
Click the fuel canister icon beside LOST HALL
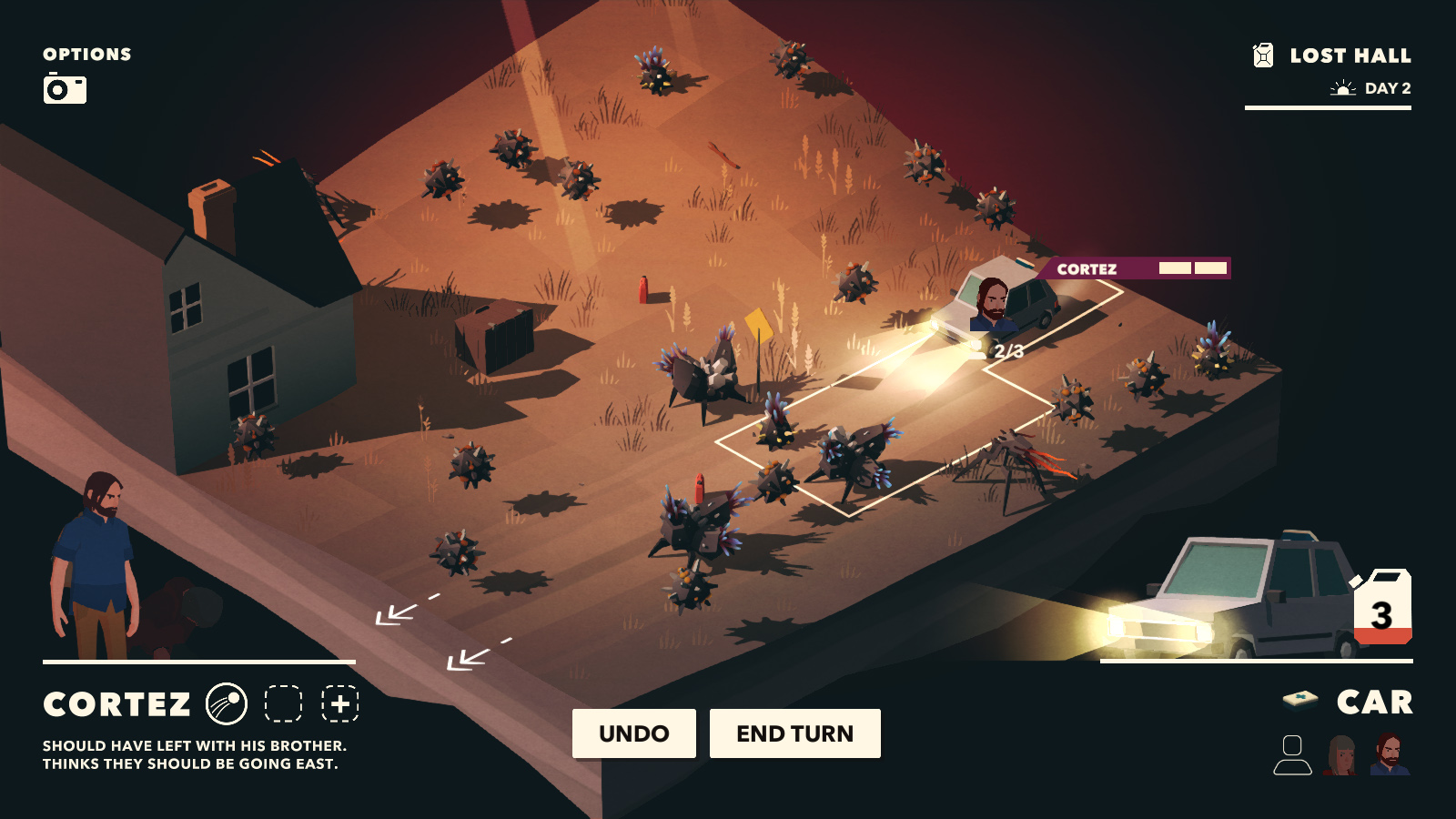coord(1263,54)
